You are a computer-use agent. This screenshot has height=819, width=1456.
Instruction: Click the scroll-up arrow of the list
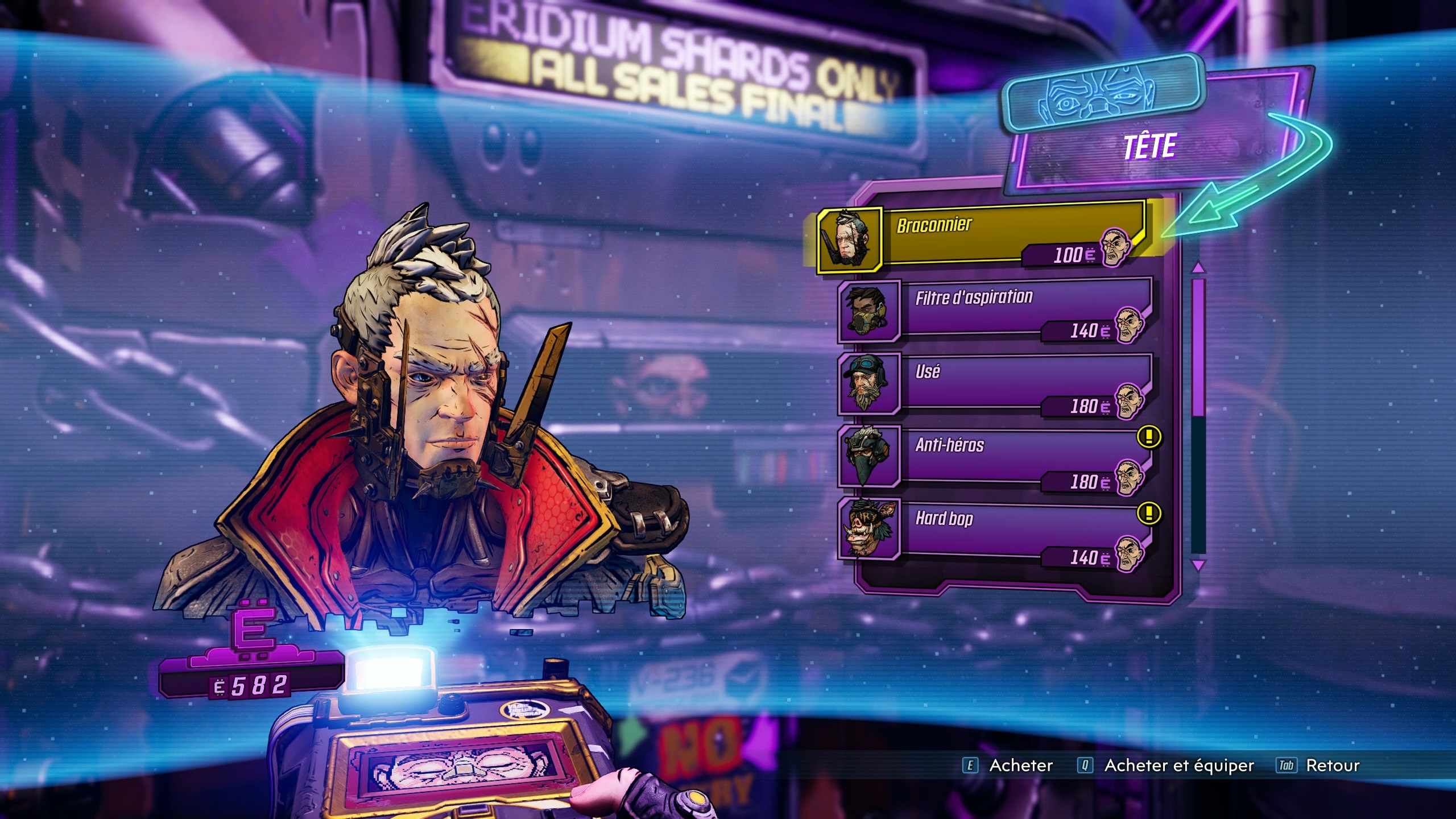point(1198,267)
